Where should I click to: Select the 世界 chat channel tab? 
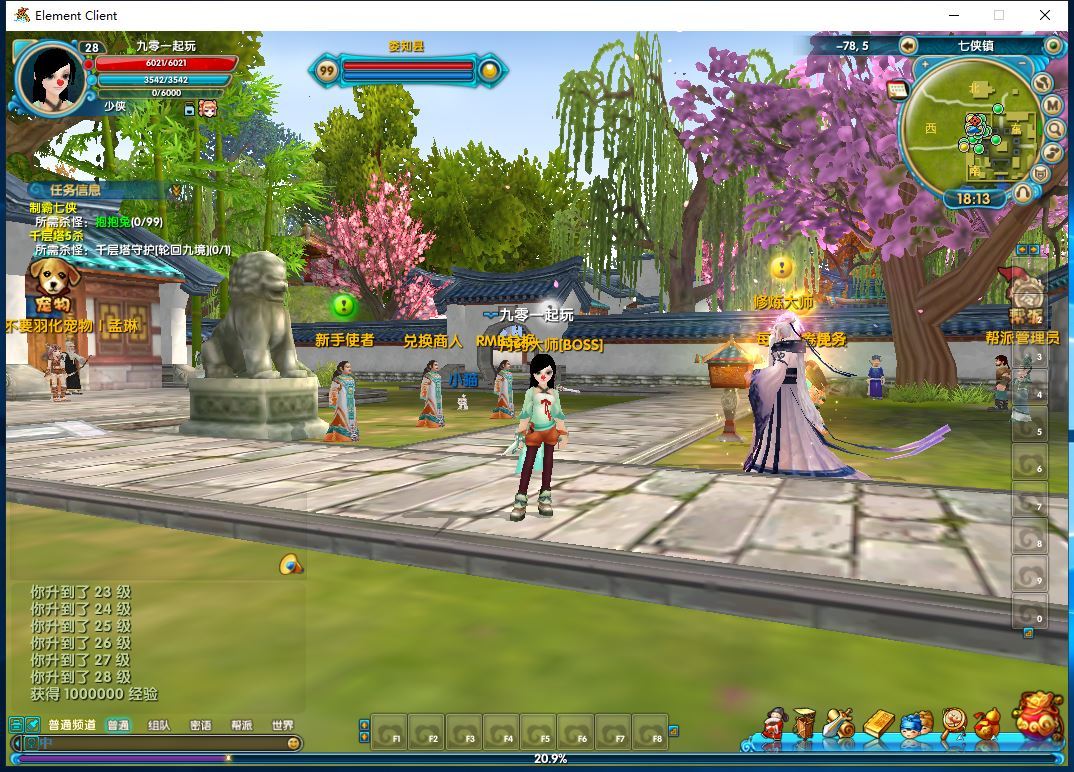[283, 725]
